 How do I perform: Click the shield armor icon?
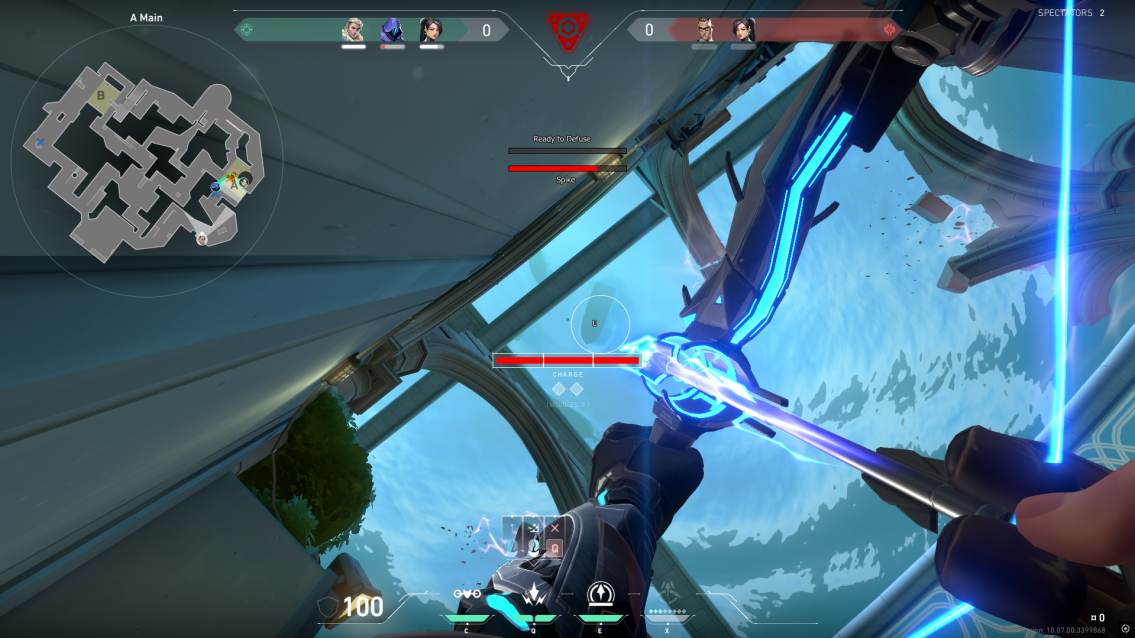(x=327, y=607)
